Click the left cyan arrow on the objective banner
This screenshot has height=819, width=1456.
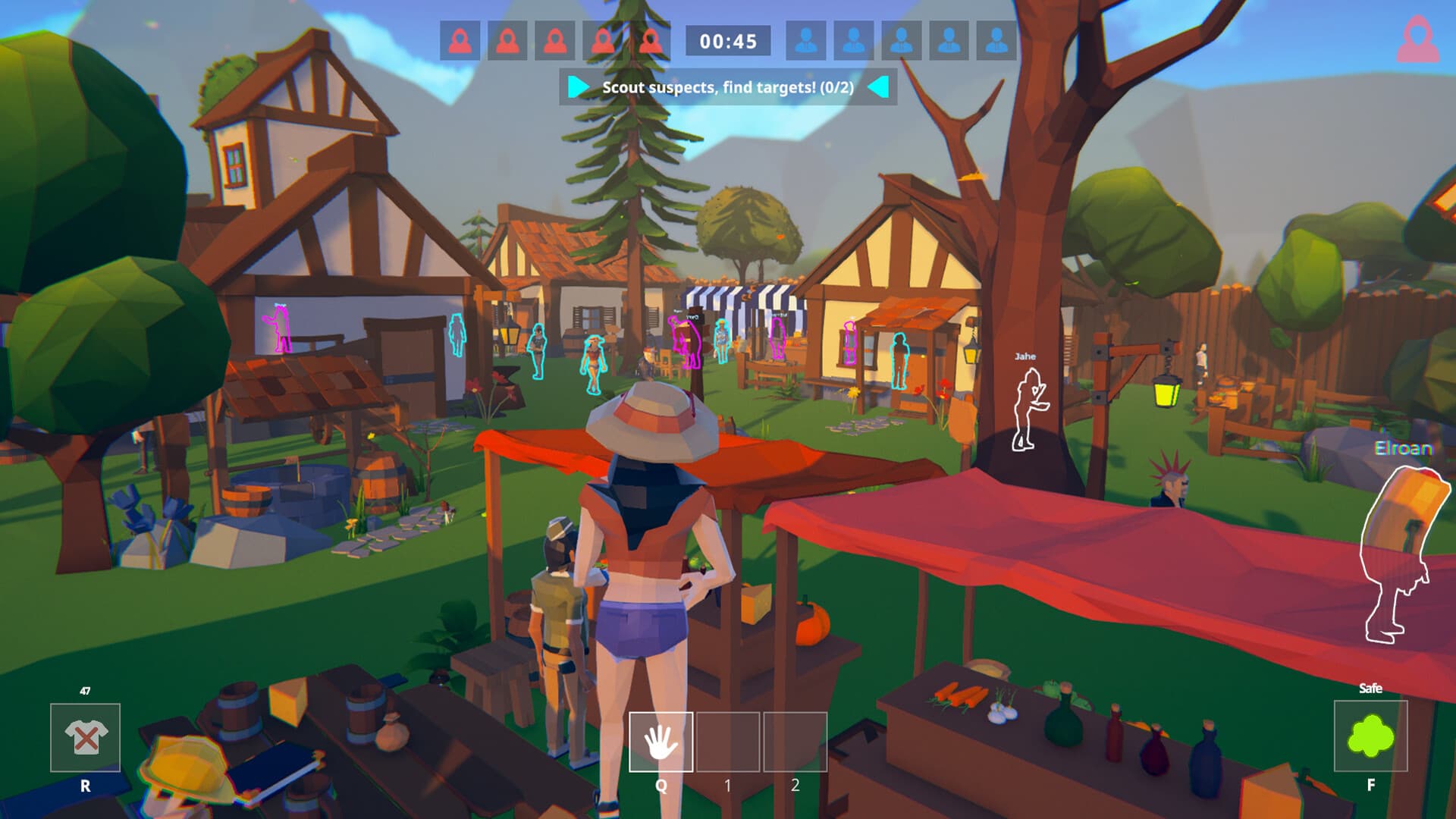[x=577, y=87]
